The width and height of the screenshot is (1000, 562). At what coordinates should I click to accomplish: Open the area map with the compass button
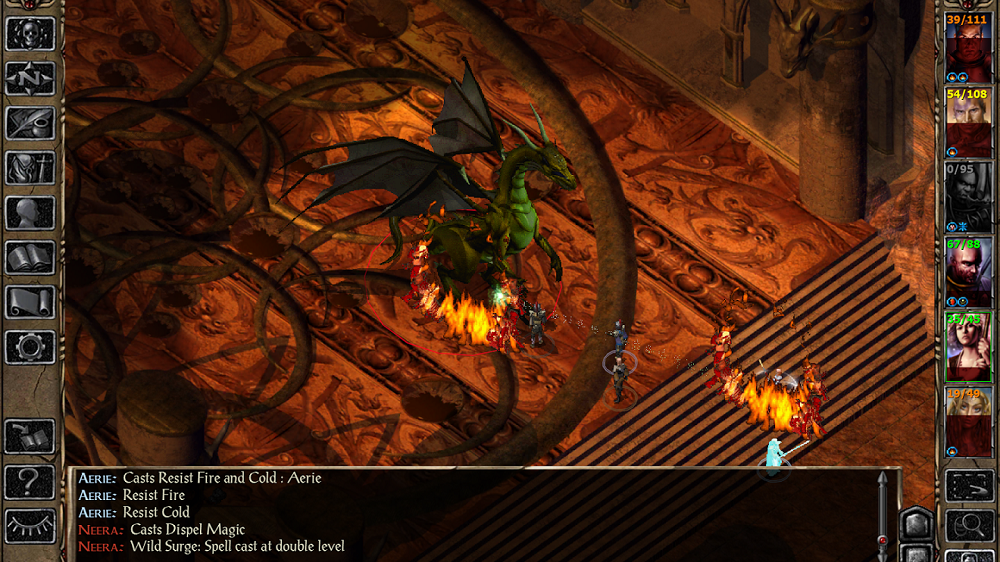click(30, 78)
